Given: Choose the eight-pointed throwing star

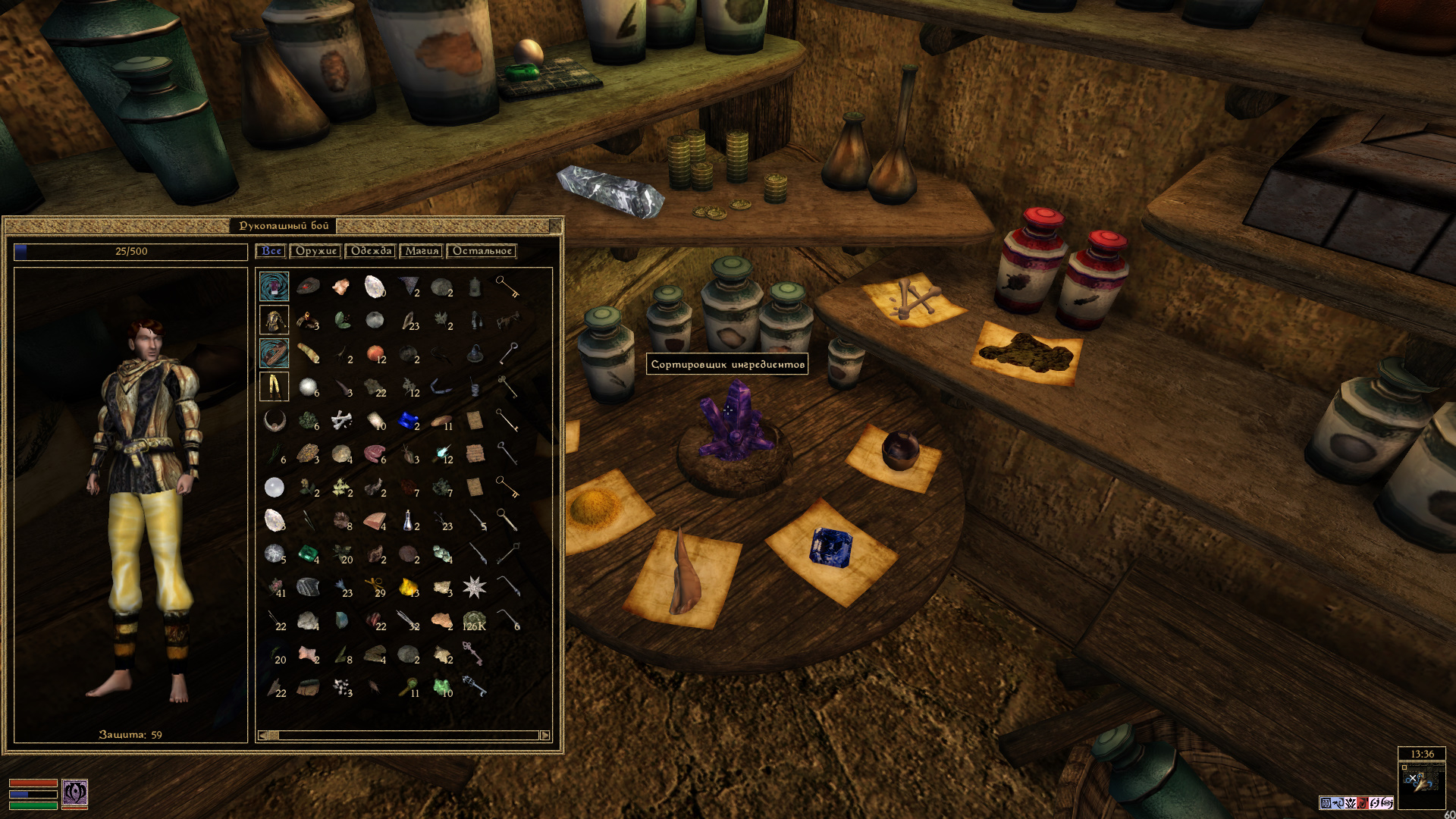Looking at the screenshot, I should (x=475, y=586).
